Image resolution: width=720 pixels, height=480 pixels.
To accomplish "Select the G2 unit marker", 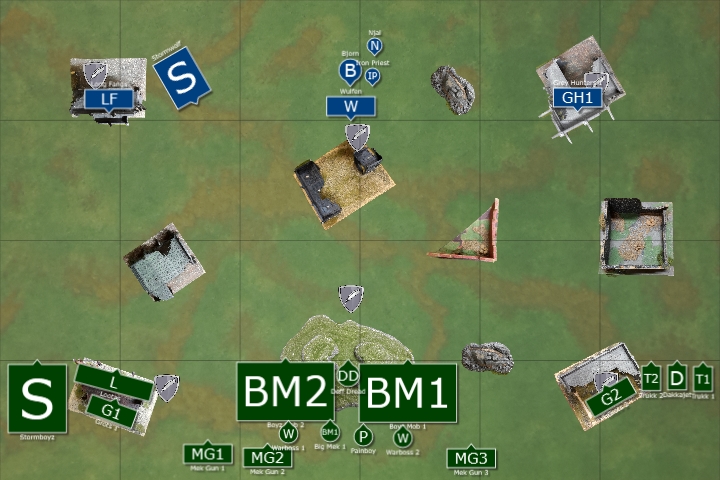I will pyautogui.click(x=610, y=398).
